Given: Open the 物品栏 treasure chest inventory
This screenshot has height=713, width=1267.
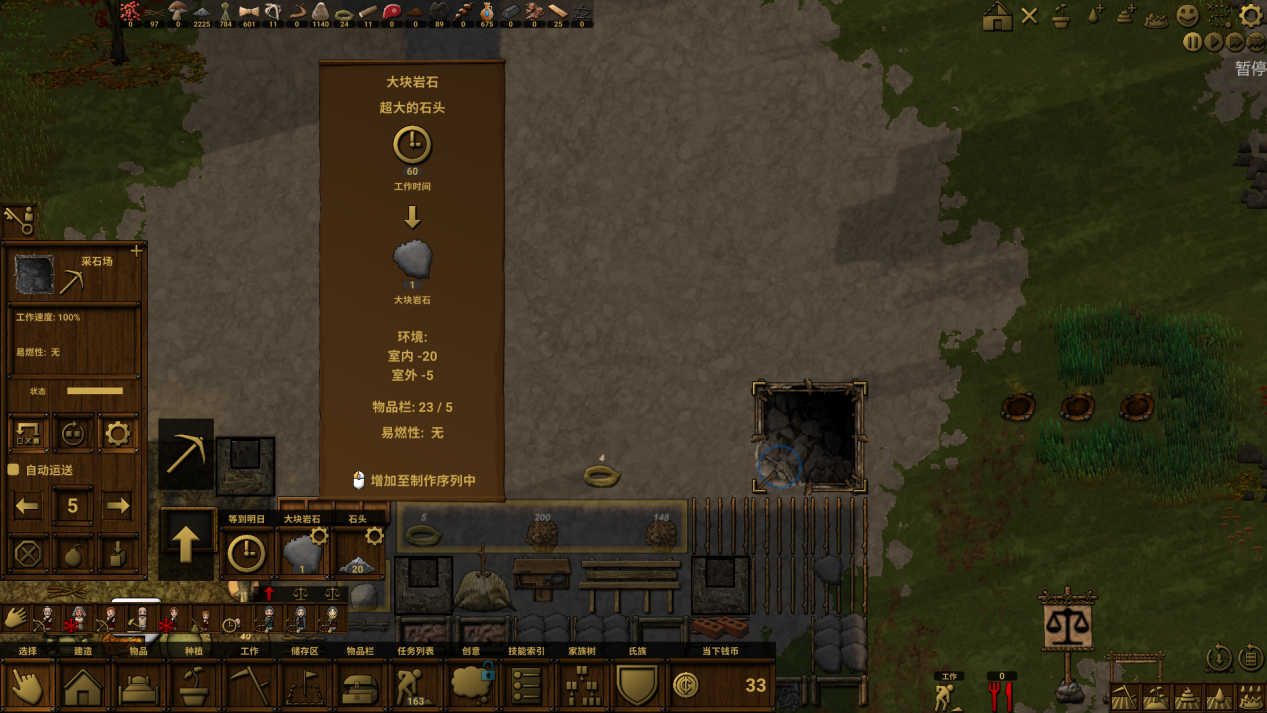Looking at the screenshot, I should coord(360,686).
